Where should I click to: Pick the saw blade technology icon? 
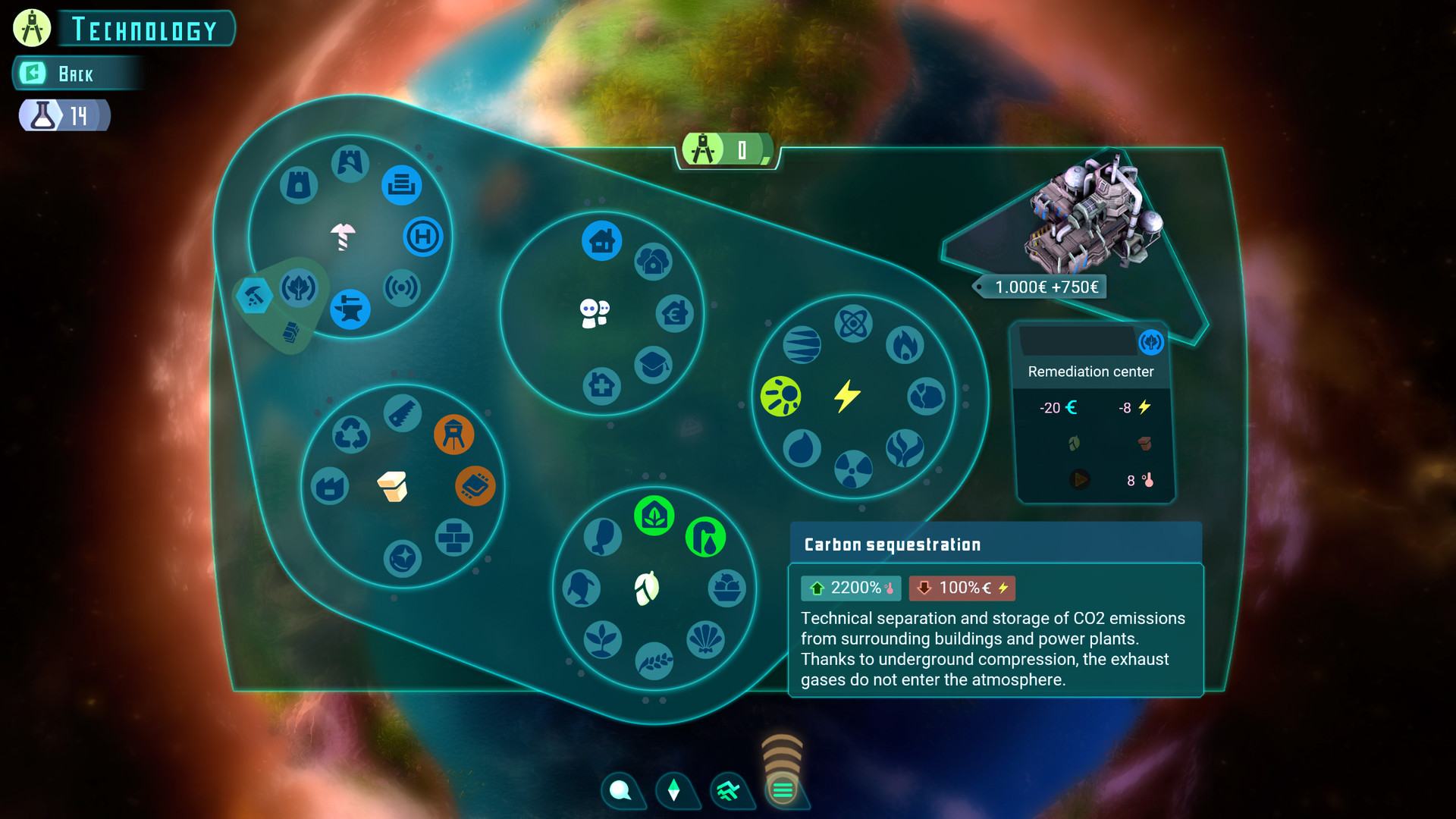point(402,413)
